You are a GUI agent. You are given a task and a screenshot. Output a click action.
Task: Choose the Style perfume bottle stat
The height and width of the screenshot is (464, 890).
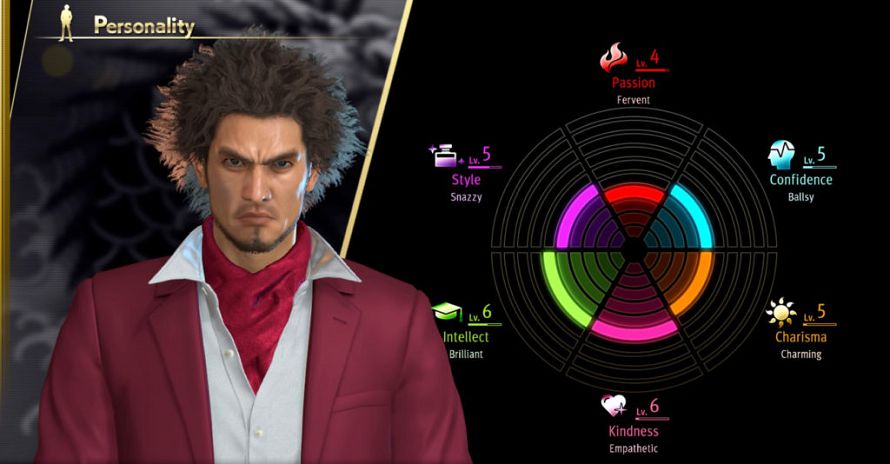click(x=441, y=156)
